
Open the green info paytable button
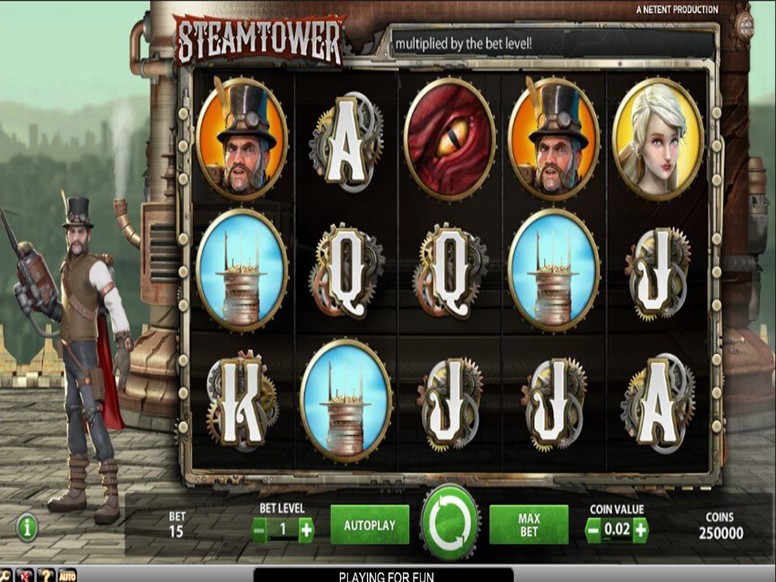tap(27, 526)
